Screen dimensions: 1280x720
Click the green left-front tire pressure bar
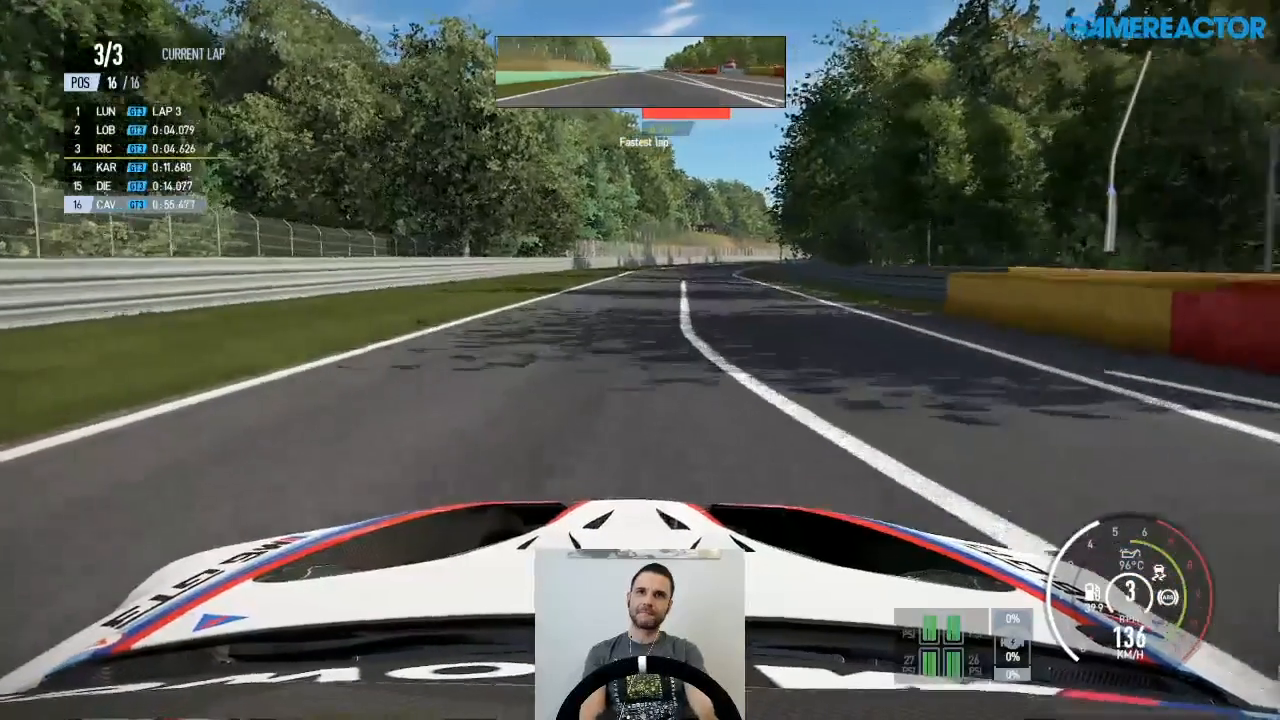coord(930,626)
